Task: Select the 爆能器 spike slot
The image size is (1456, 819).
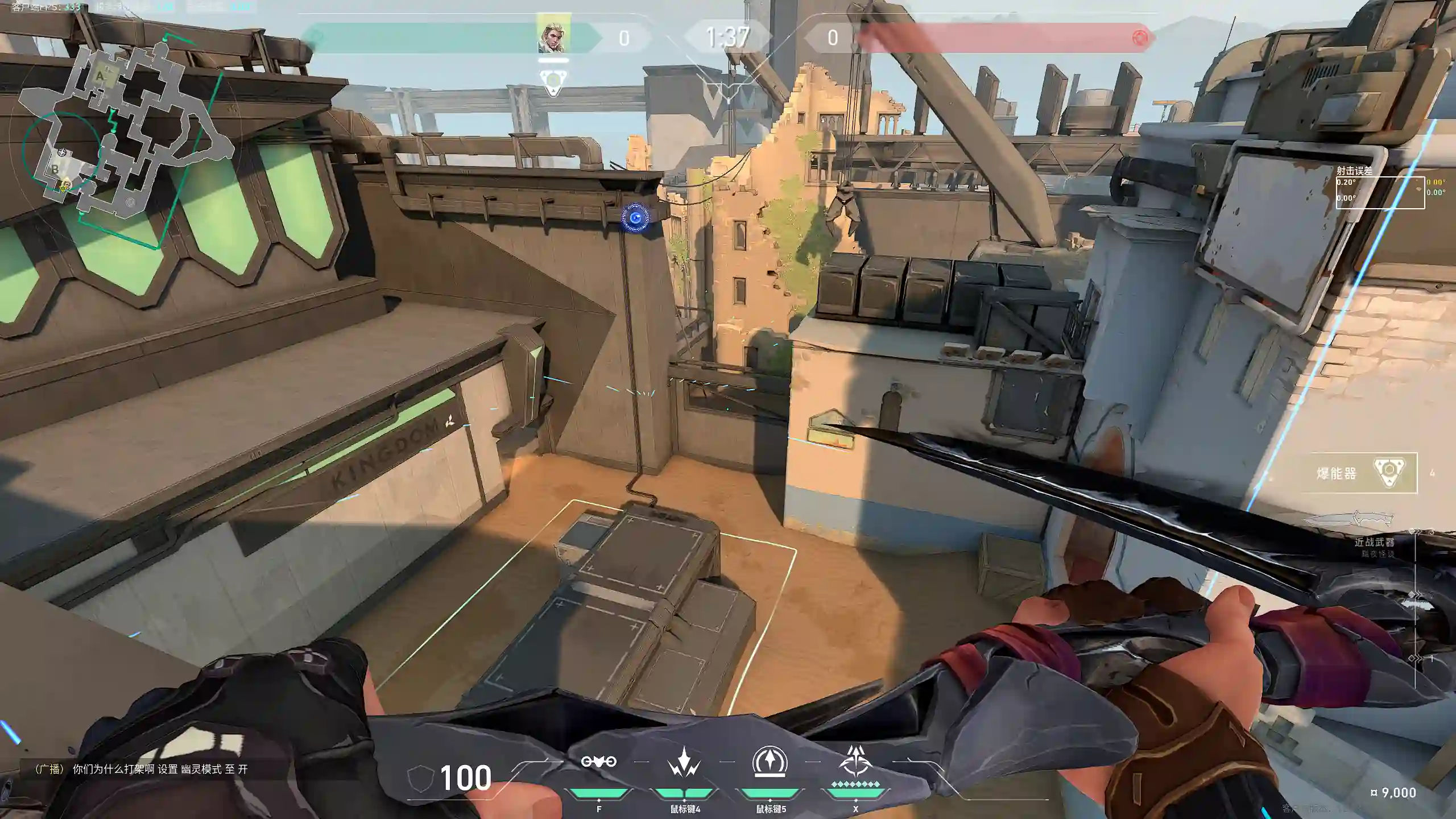Action: pos(1364,473)
